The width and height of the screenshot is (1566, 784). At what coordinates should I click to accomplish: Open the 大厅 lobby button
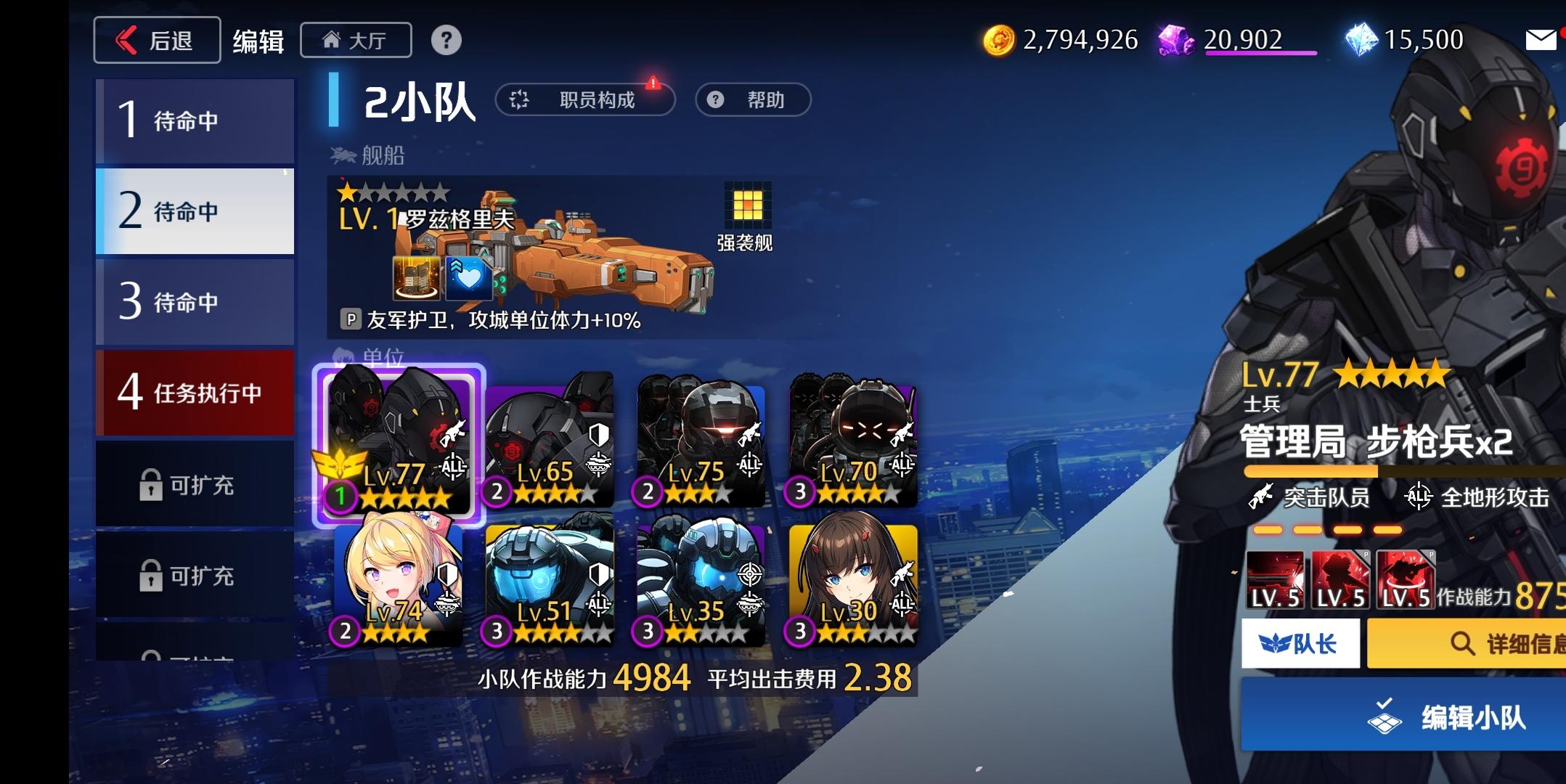[x=356, y=40]
